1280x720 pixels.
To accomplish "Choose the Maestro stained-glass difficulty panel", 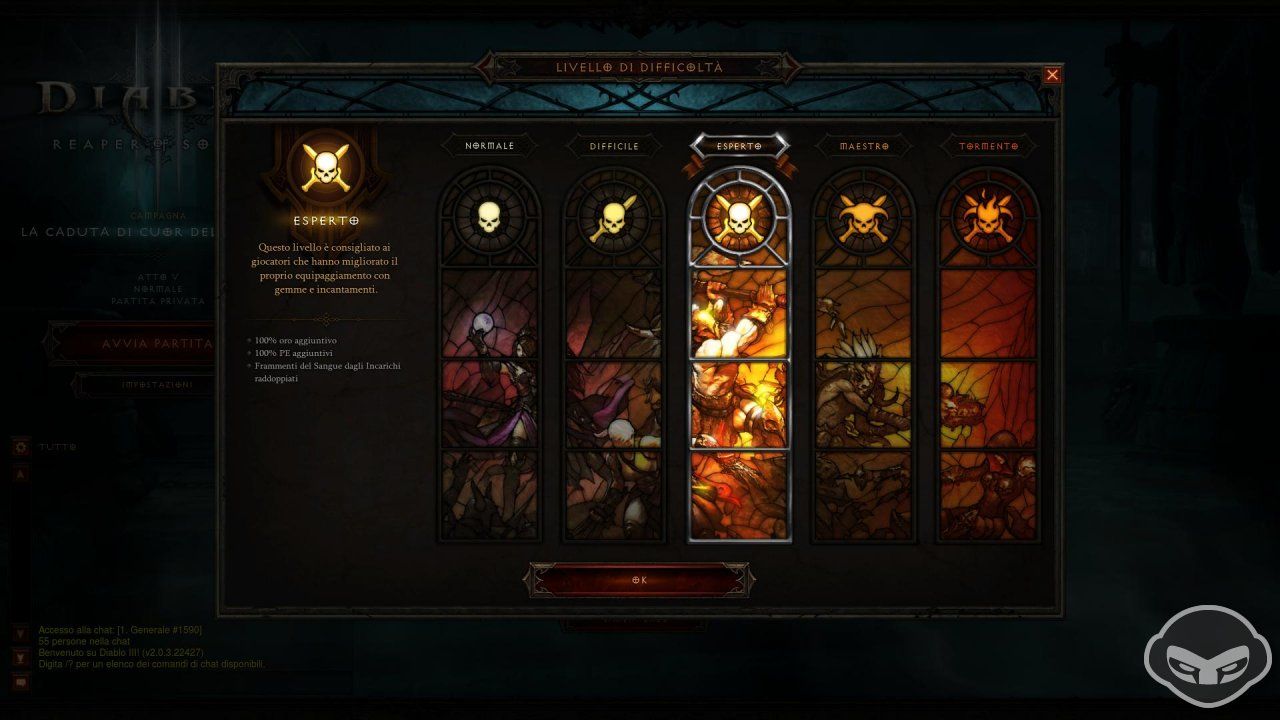I will click(864, 400).
